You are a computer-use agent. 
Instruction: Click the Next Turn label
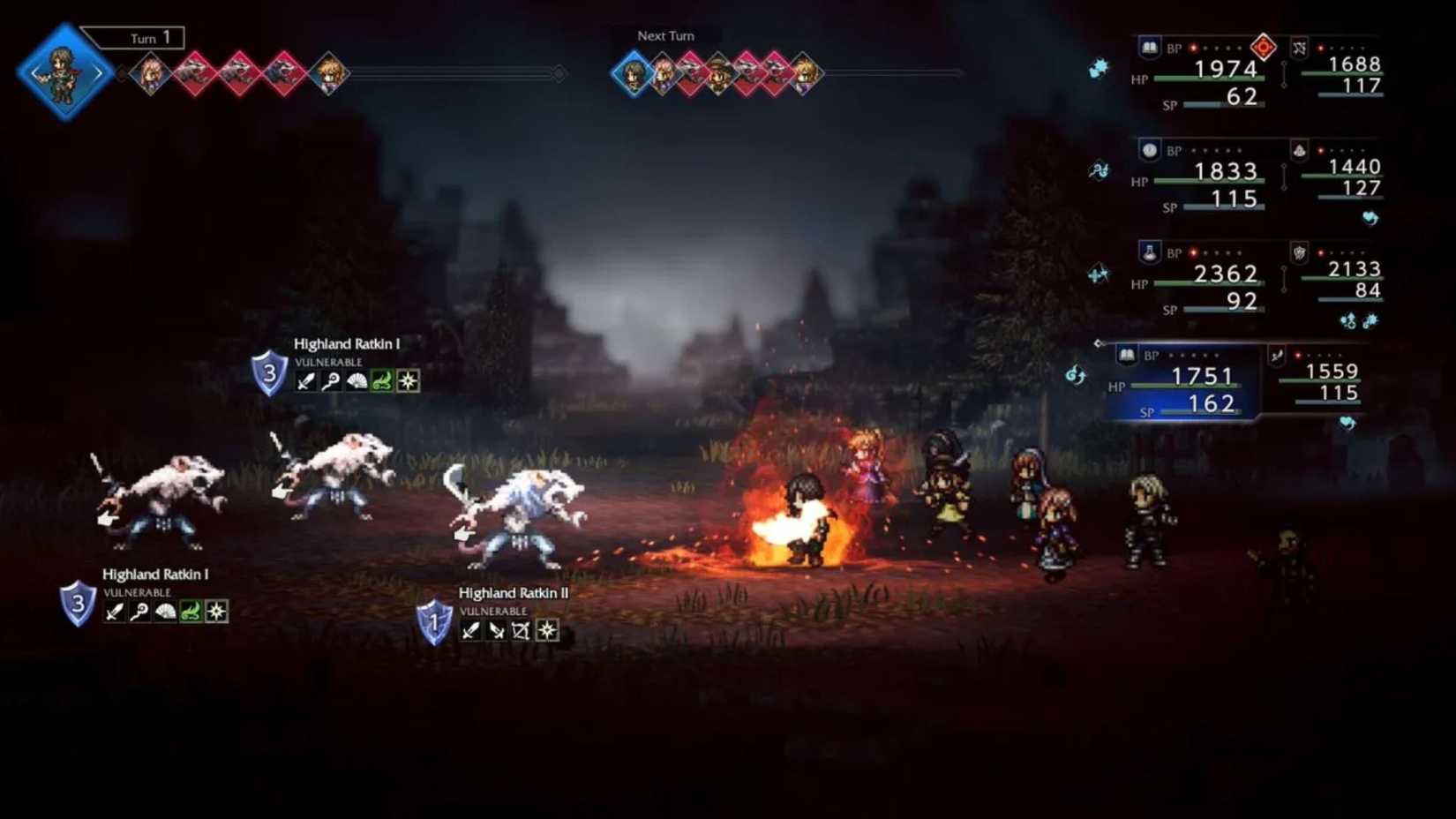tap(665, 36)
